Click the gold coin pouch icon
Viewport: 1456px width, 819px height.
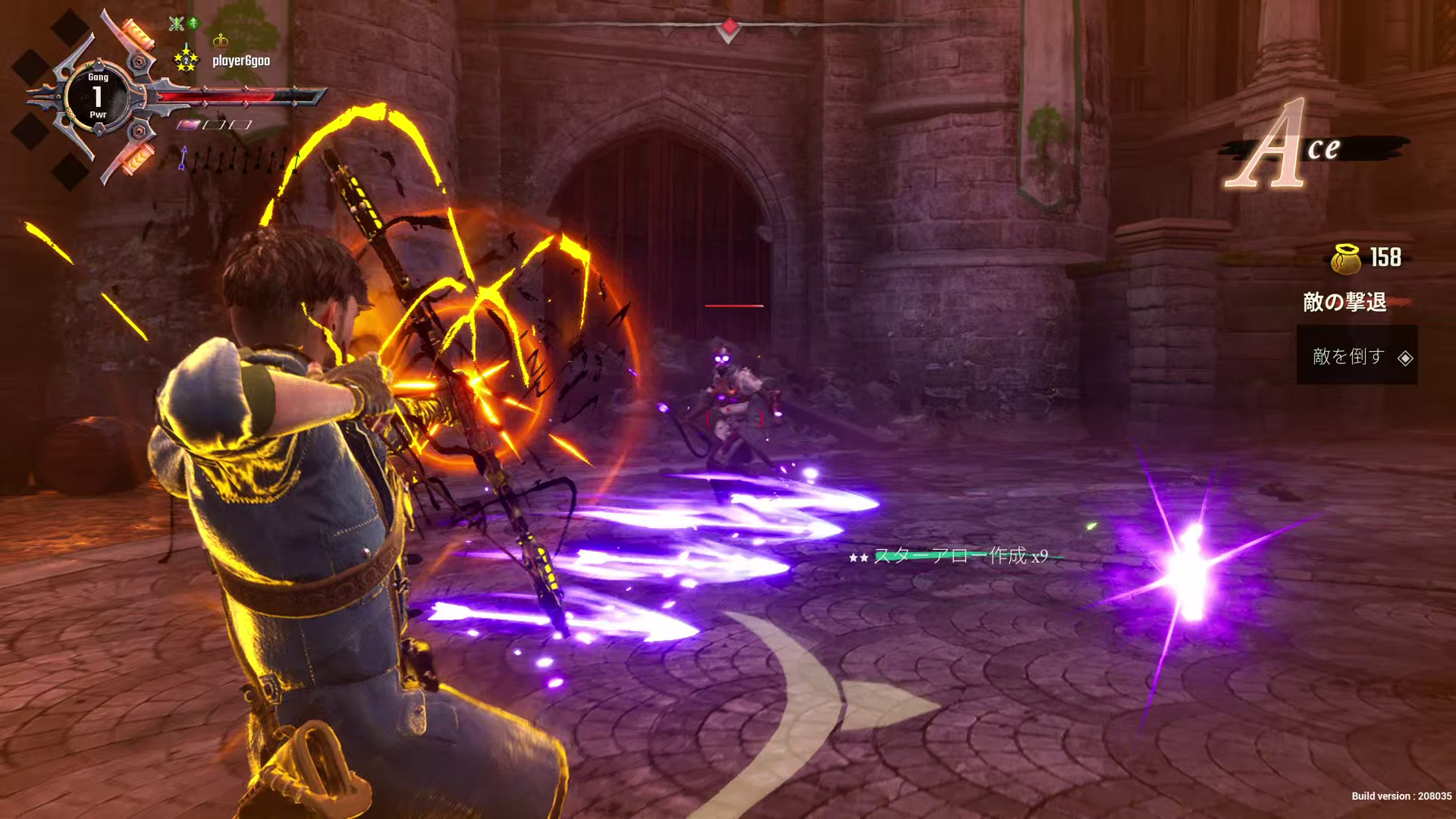tap(1346, 259)
